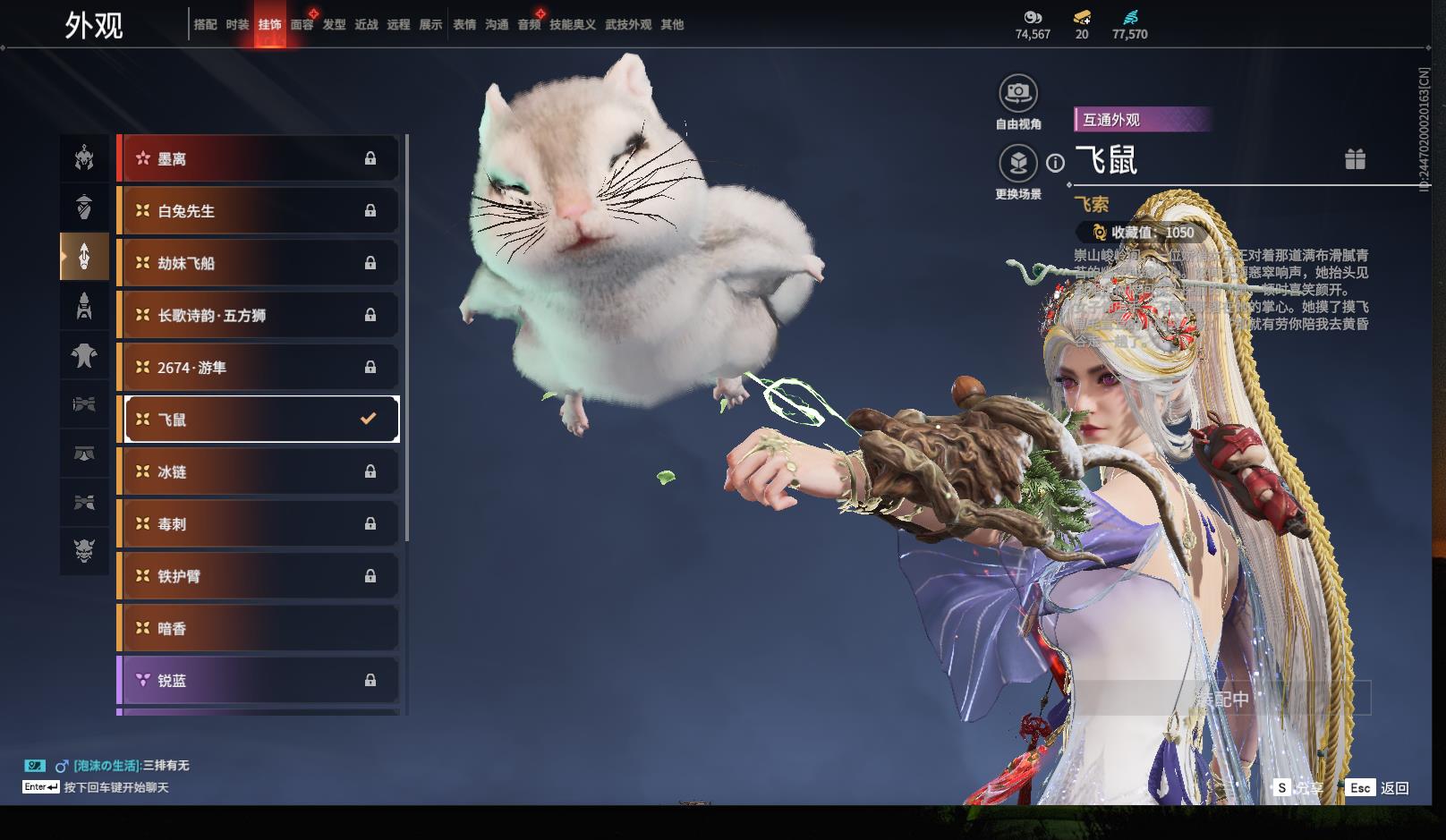Switch to the 时装 tab
Image resolution: width=1446 pixels, height=840 pixels.
click(x=237, y=25)
